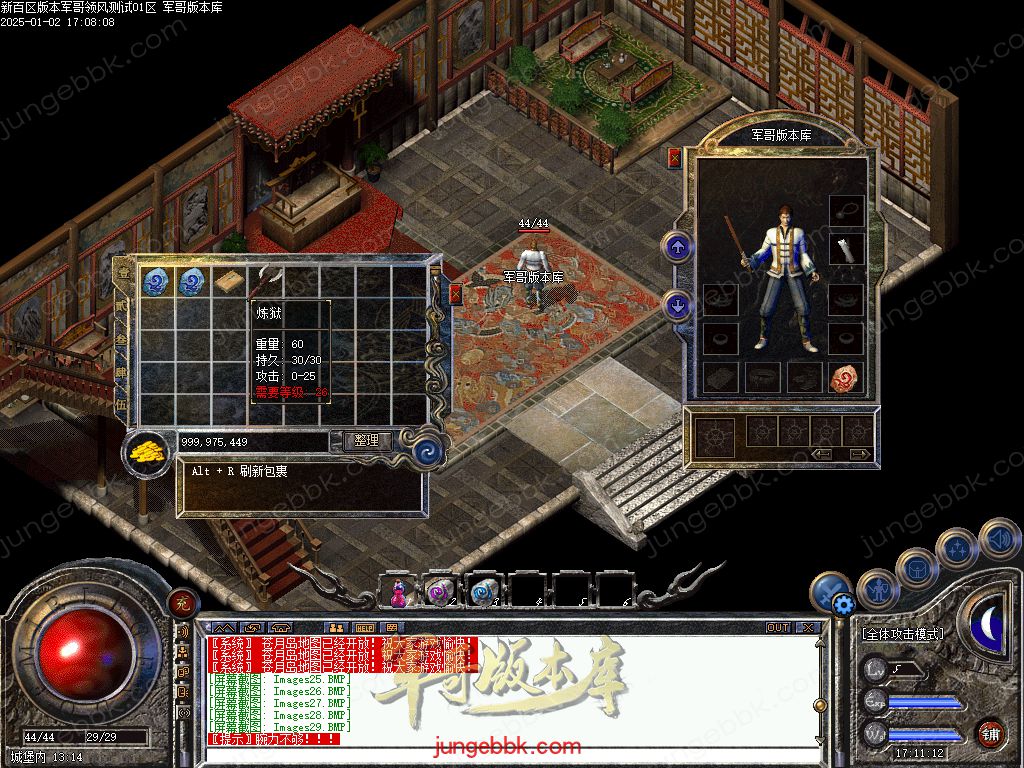This screenshot has width=1024, height=768.
Task: Open the 铺 shop button
Action: [990, 732]
